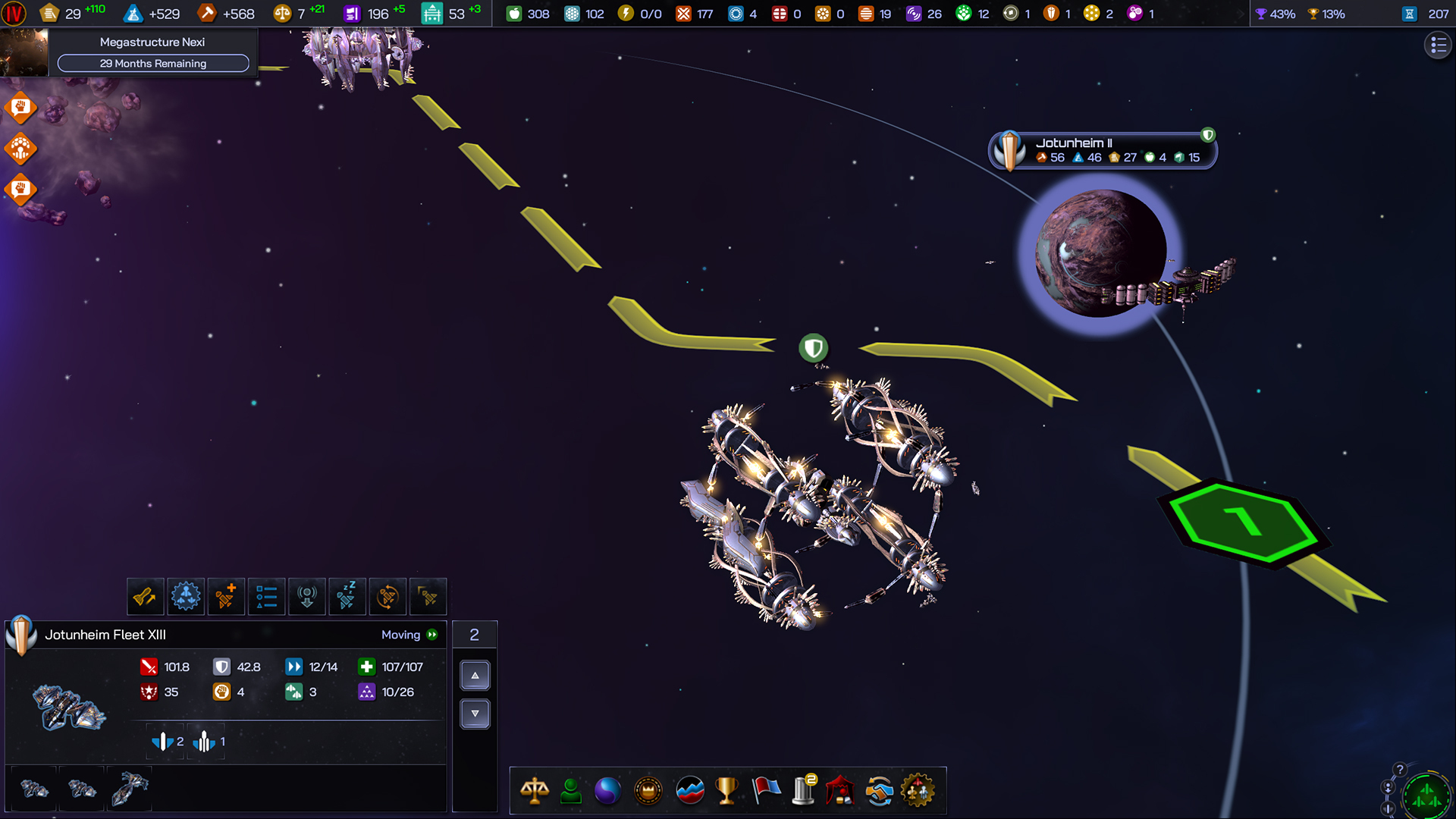This screenshot has width=1456, height=819.
Task: Click the fleet formation gear icon
Action: coord(186,597)
